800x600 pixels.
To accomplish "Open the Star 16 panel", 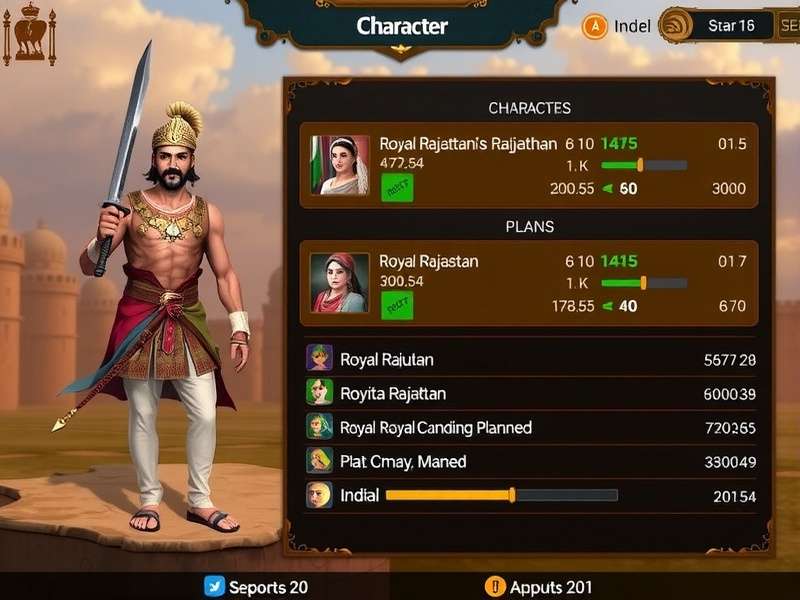I will [x=730, y=26].
